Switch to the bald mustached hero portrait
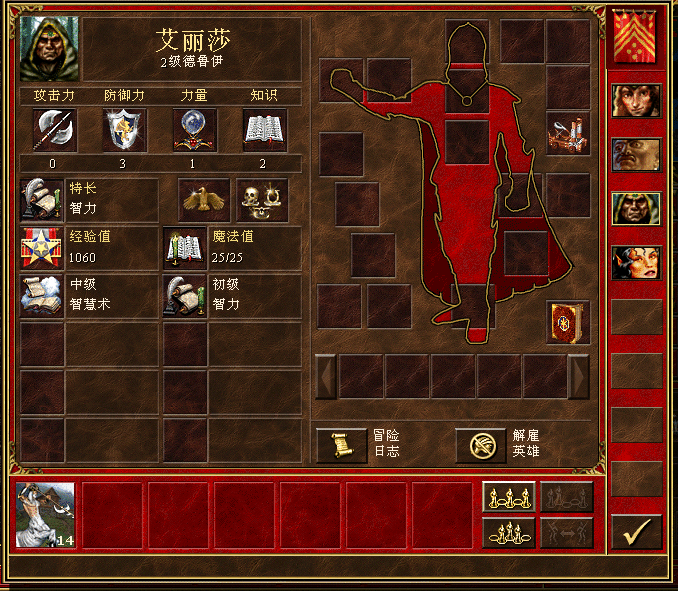This screenshot has height=591, width=678. coord(636,155)
